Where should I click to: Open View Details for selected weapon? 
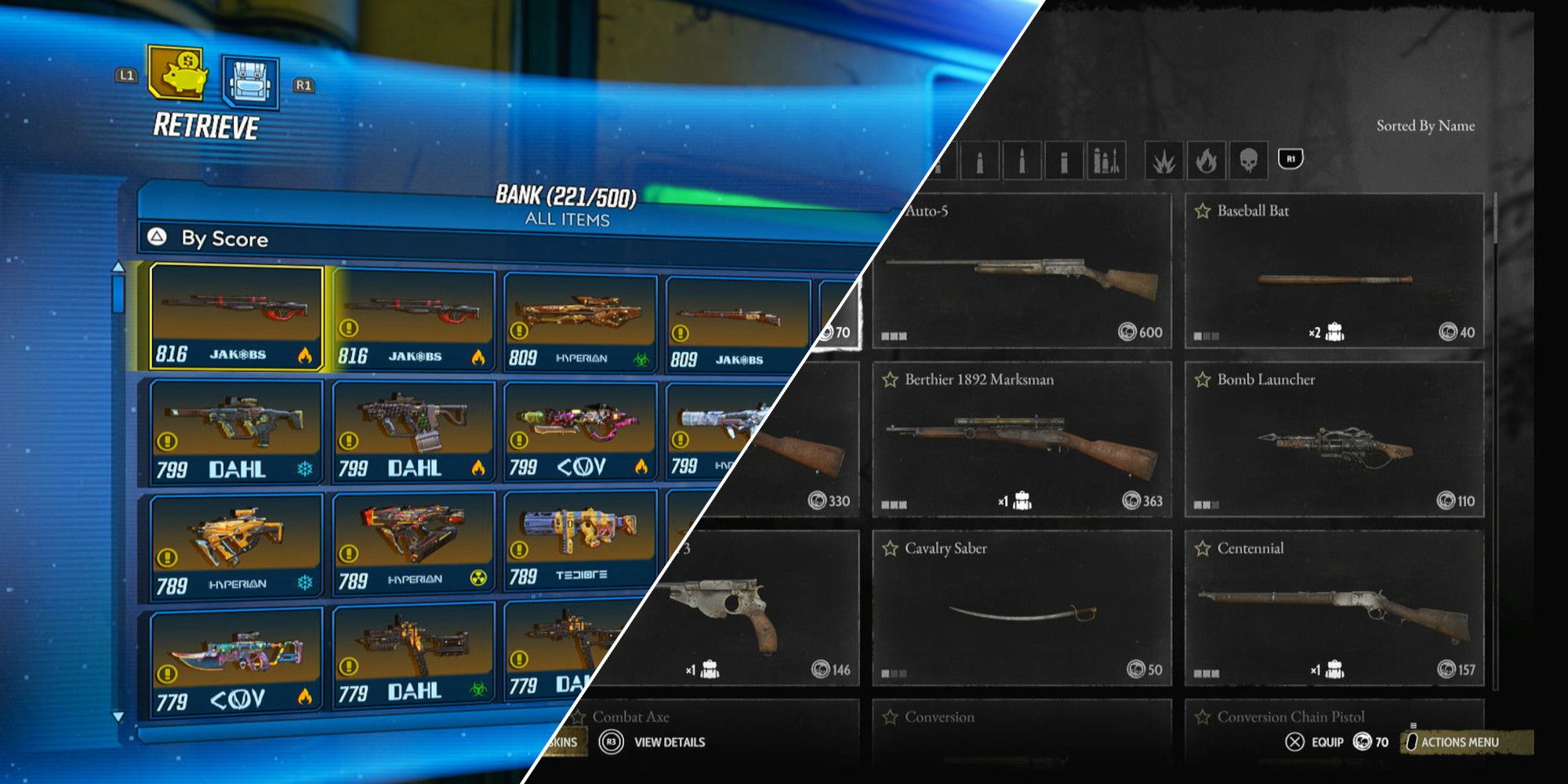click(659, 741)
